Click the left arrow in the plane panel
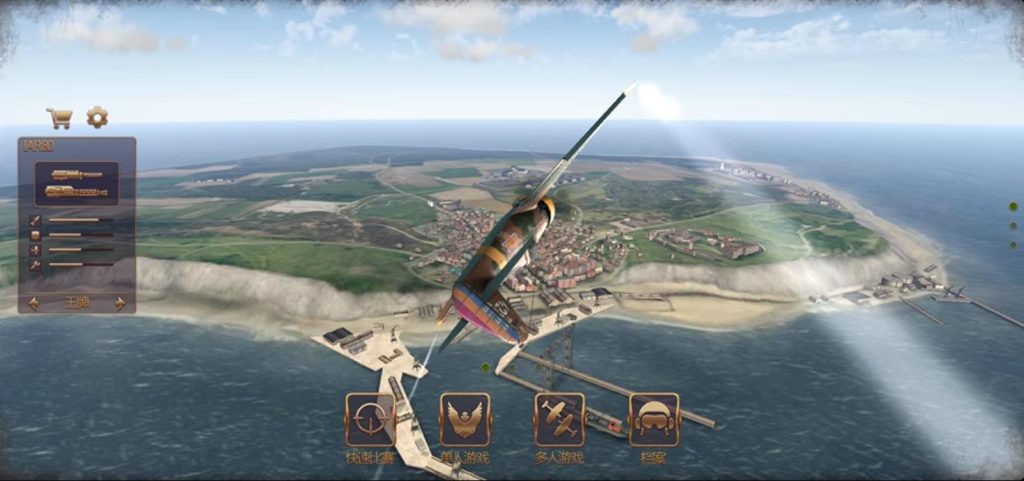 click(x=33, y=303)
